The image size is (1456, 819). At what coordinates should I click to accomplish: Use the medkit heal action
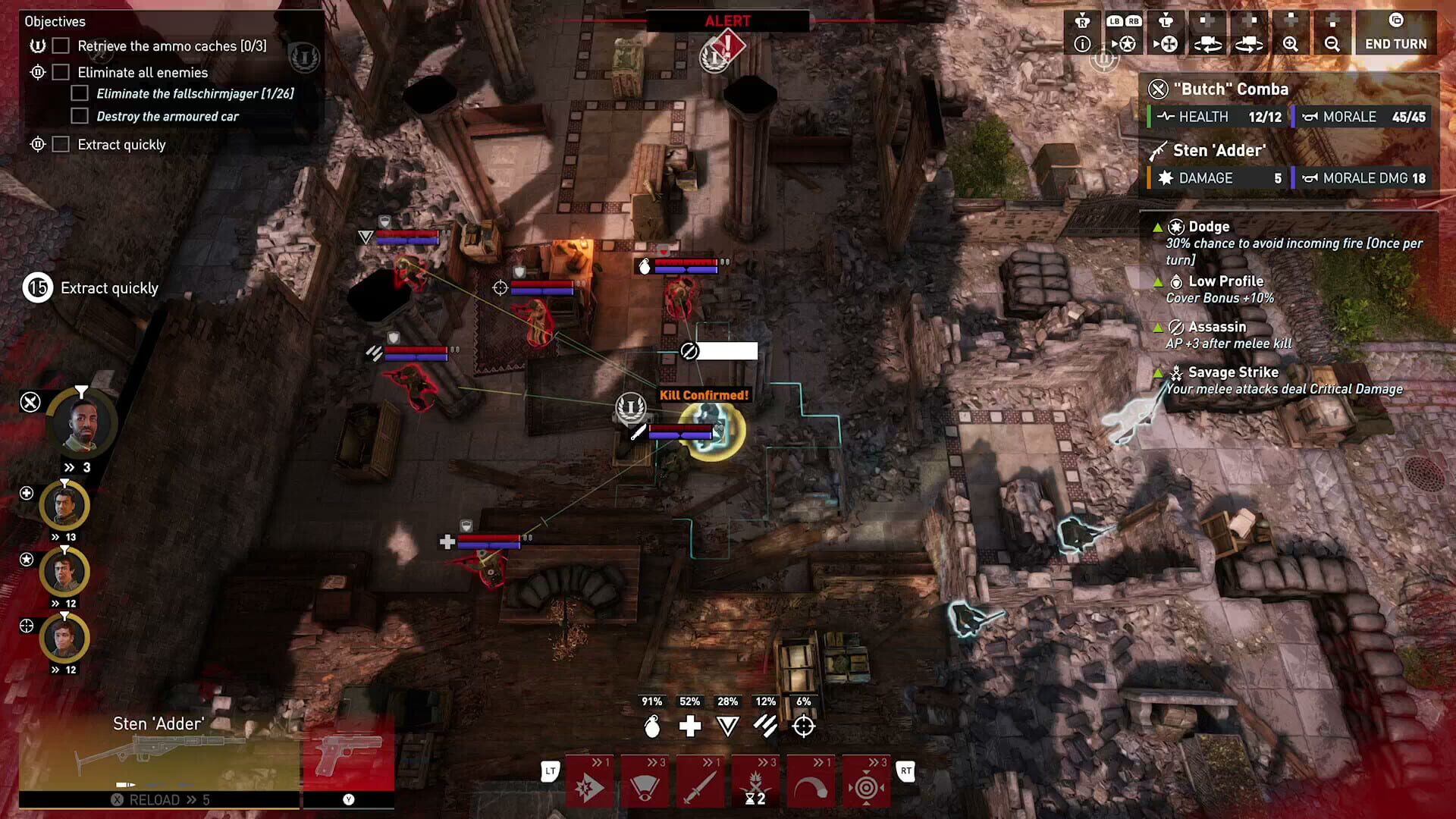tap(690, 726)
